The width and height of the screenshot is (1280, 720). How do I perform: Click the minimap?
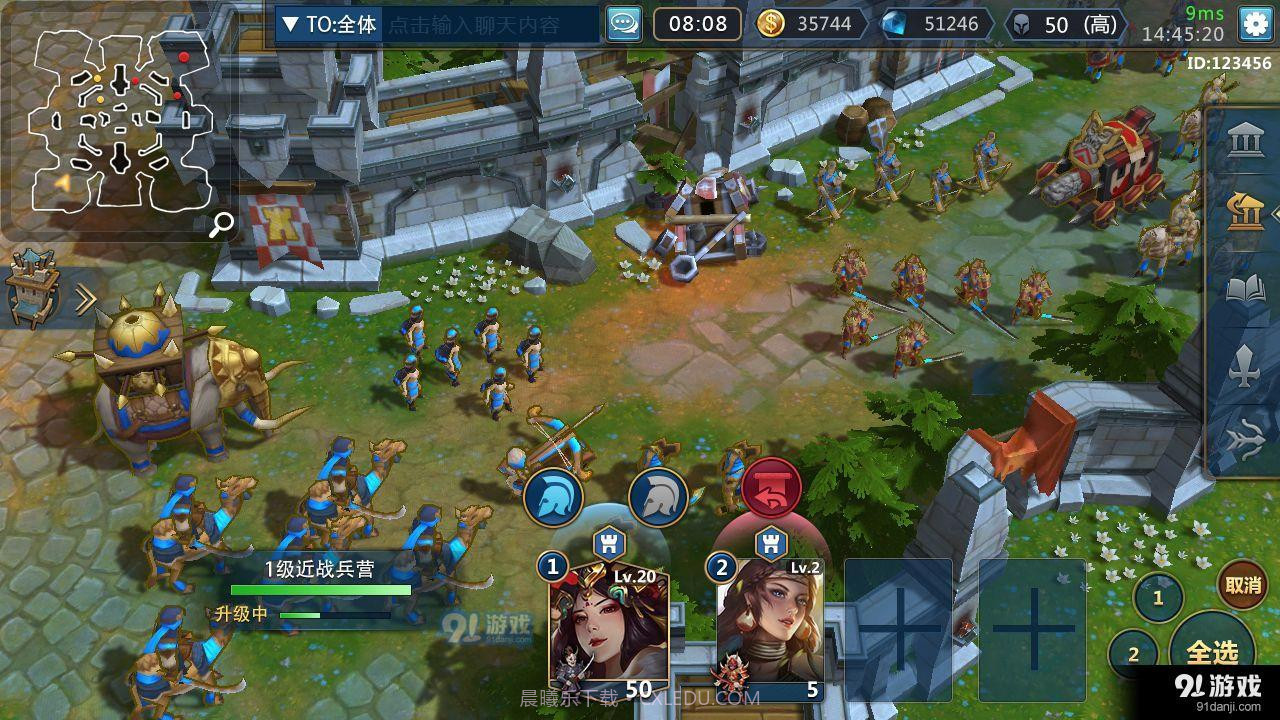(x=120, y=120)
